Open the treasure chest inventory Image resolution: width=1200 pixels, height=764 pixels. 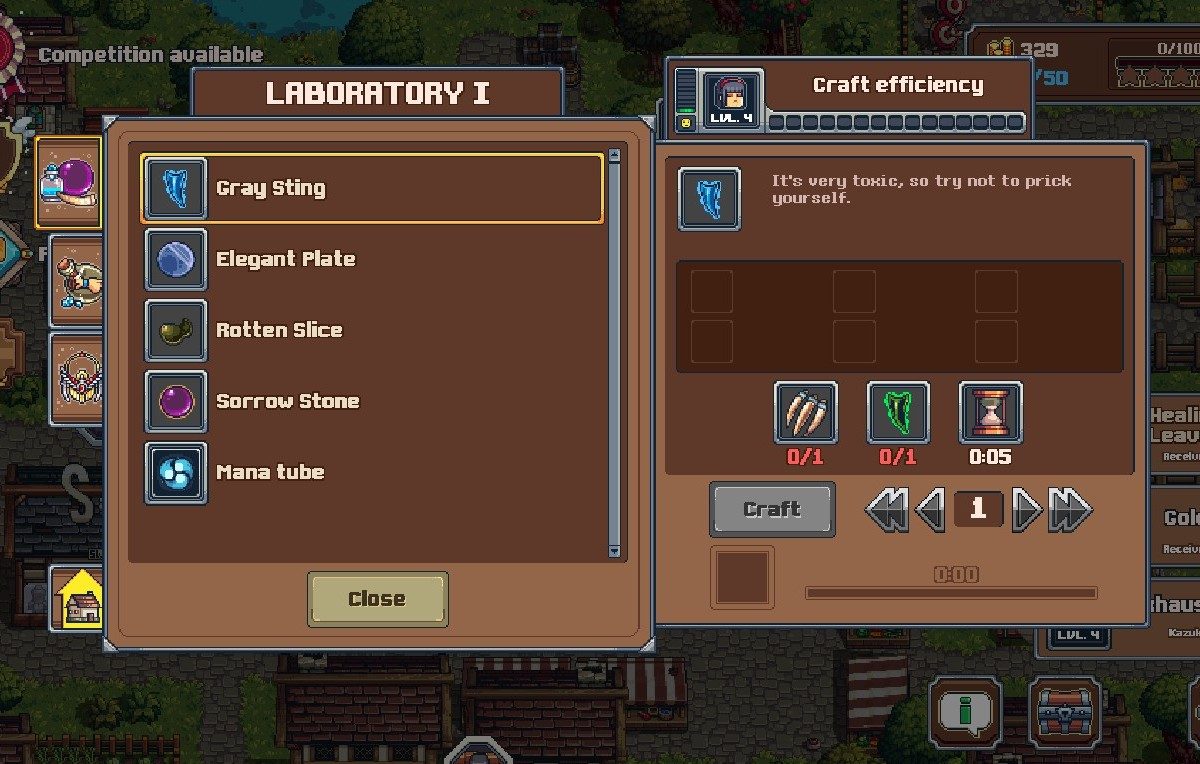pyautogui.click(x=1065, y=713)
